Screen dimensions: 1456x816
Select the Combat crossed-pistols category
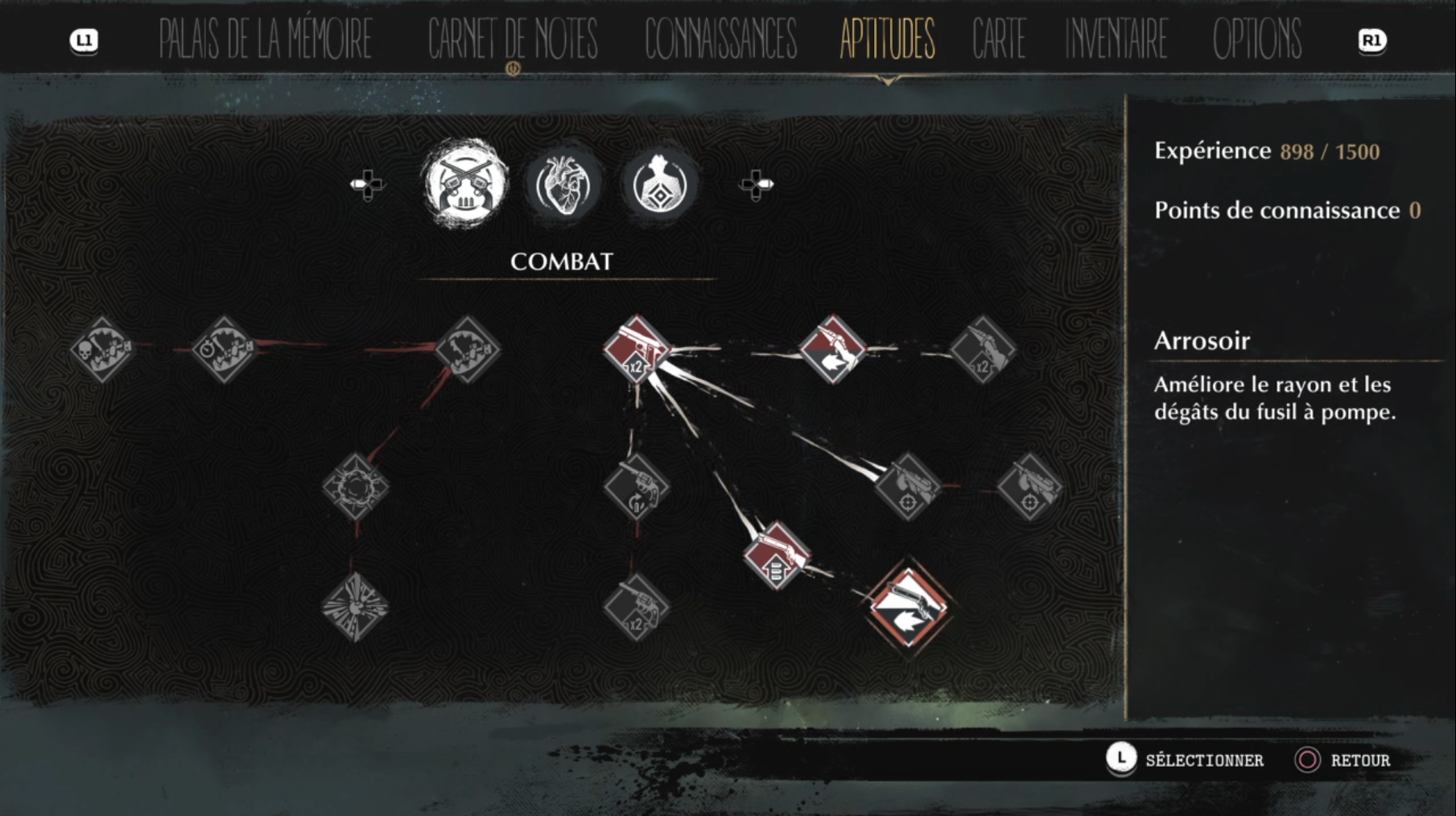(x=466, y=184)
